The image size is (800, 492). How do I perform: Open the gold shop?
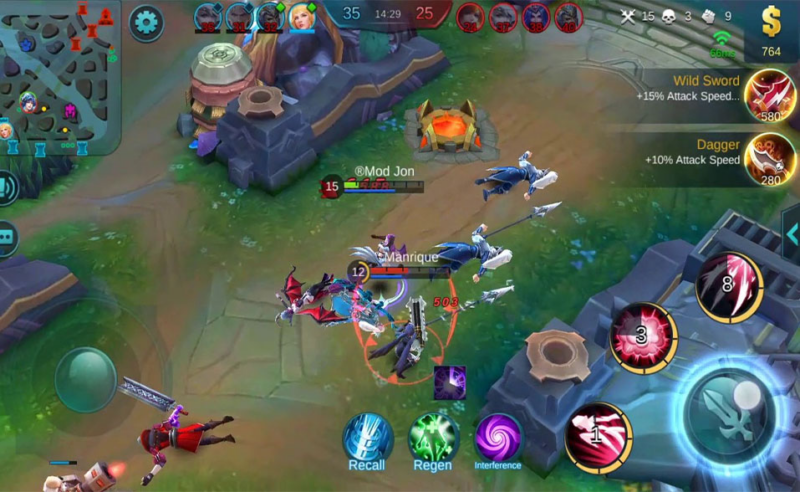[771, 30]
